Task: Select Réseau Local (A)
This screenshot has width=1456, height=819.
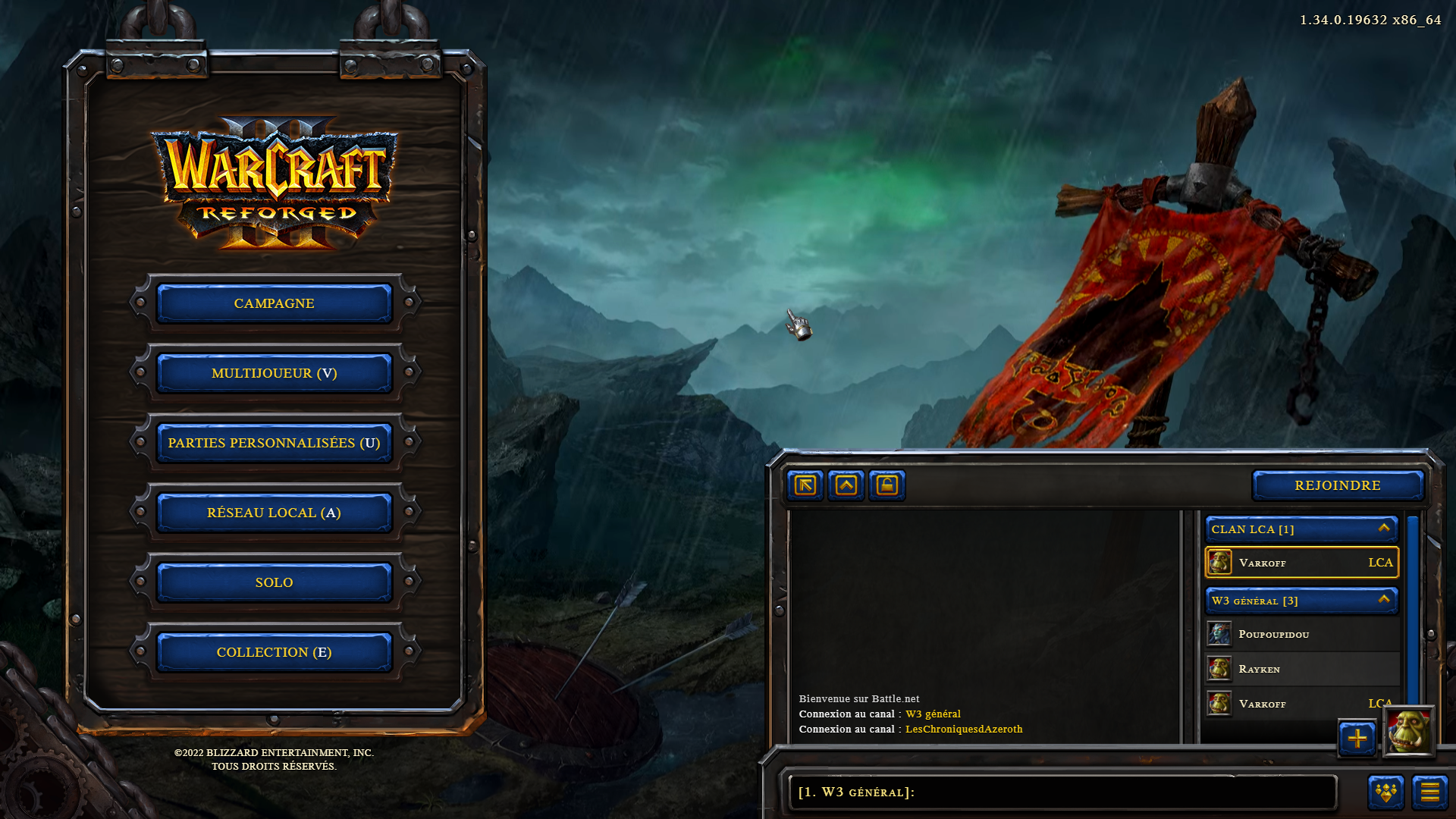Action: pyautogui.click(x=274, y=513)
